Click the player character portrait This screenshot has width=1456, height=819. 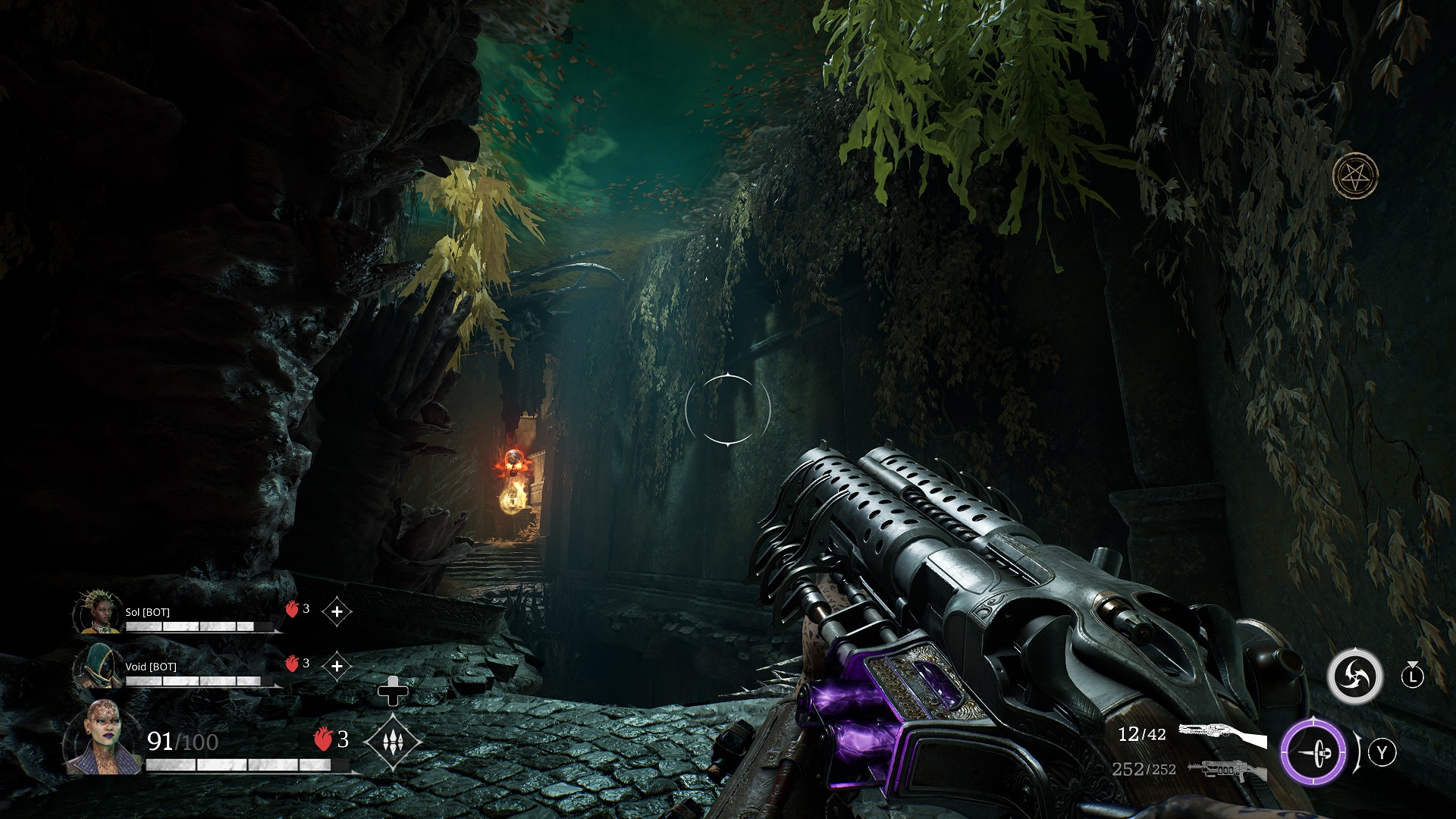click(x=103, y=739)
